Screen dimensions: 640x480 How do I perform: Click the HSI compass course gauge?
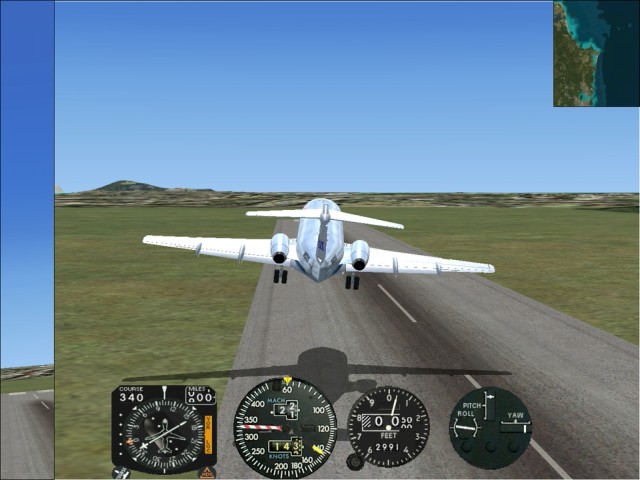[163, 430]
